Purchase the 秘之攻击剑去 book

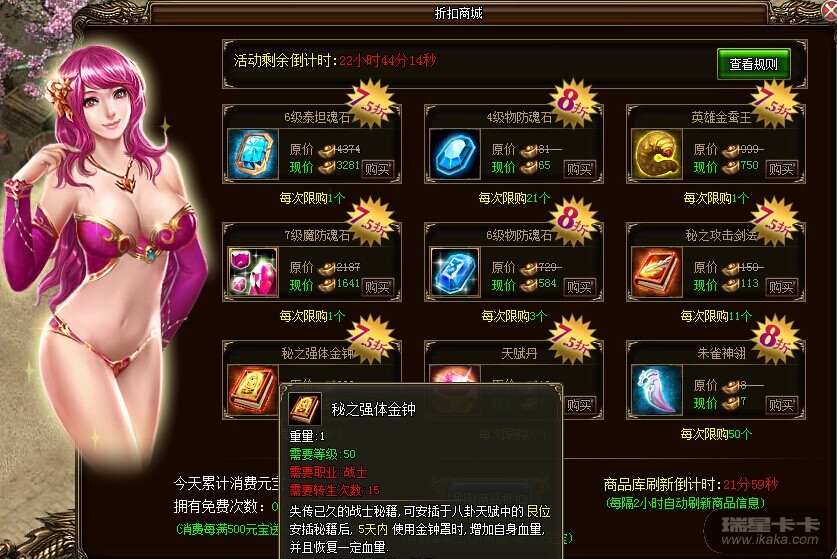tap(781, 286)
